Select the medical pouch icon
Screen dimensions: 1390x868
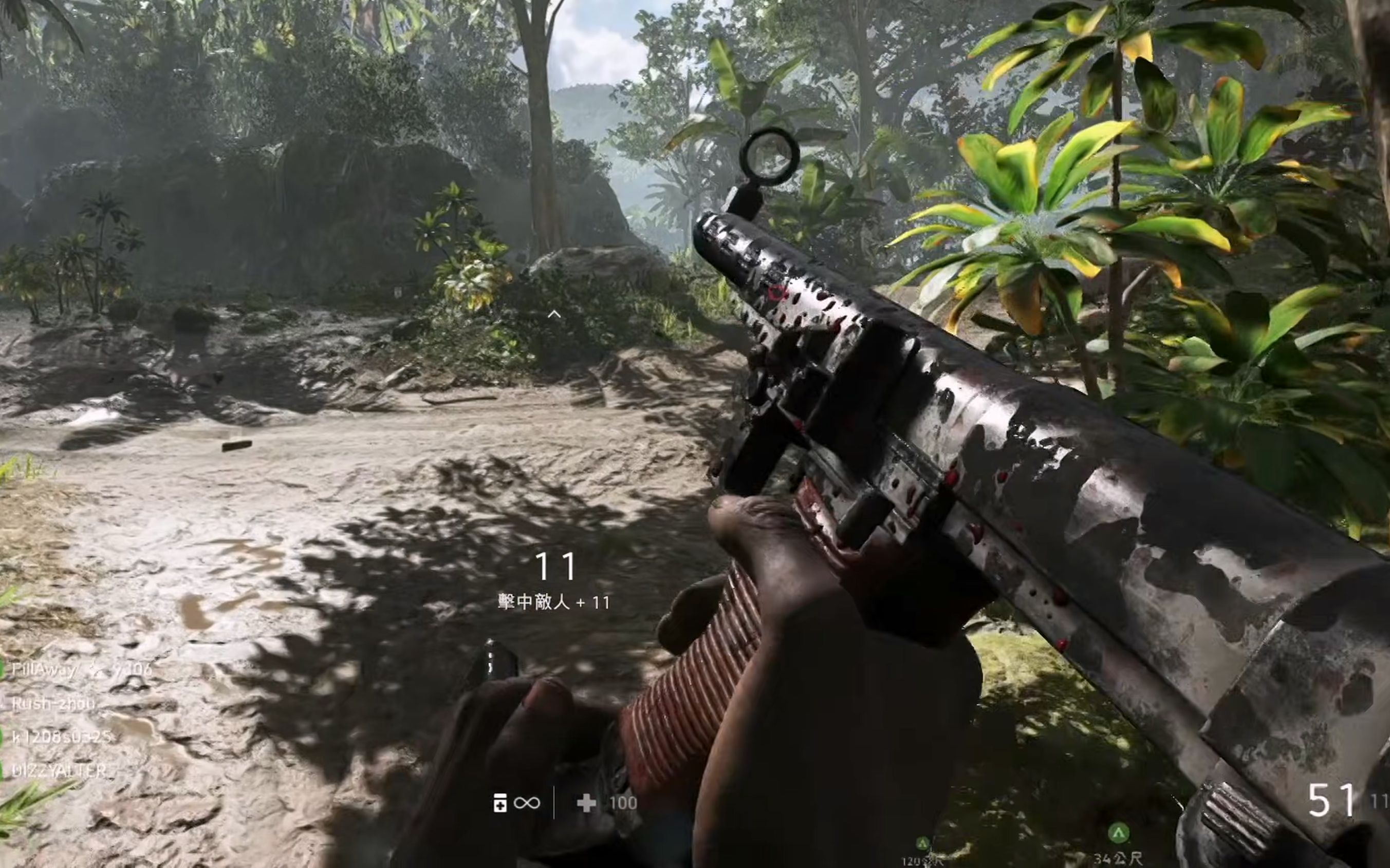point(499,803)
